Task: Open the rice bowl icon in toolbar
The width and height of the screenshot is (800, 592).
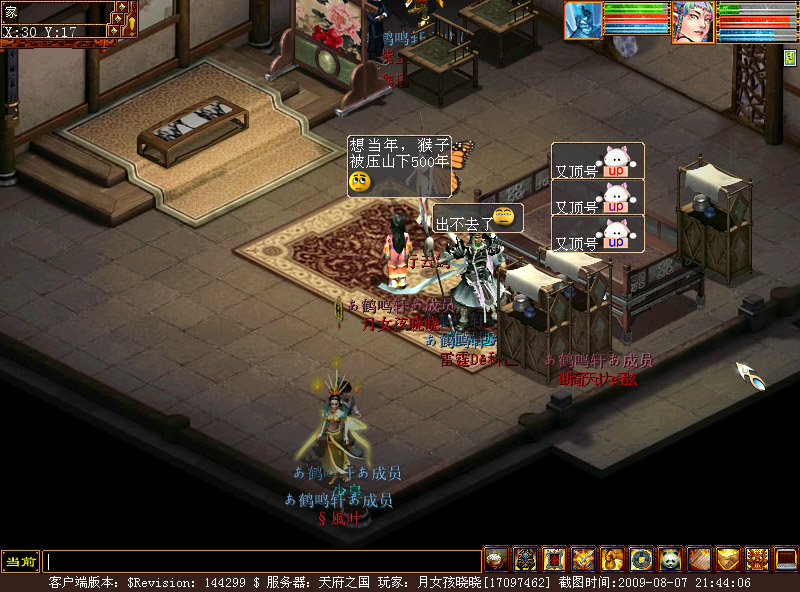Action: 496,560
